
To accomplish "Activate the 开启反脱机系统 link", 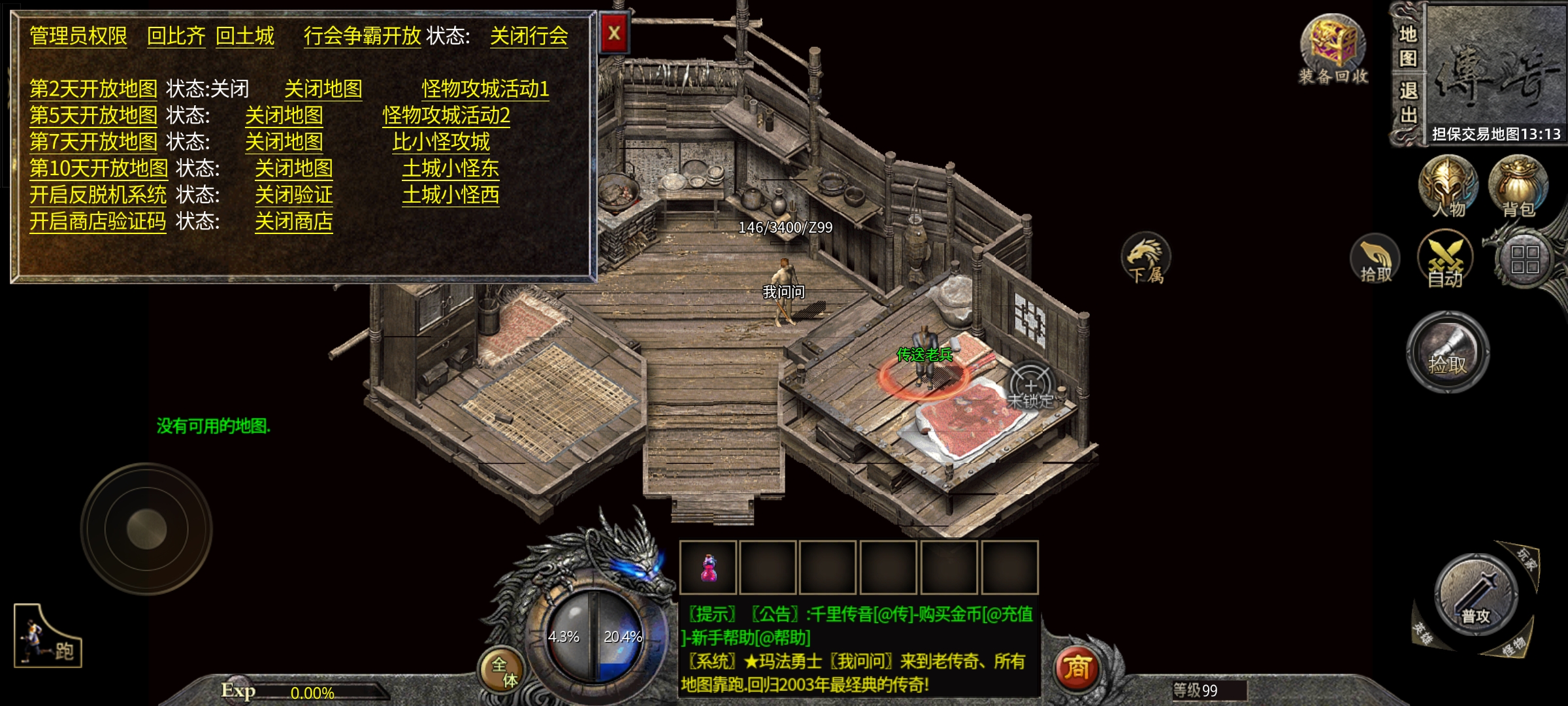I will (x=98, y=195).
